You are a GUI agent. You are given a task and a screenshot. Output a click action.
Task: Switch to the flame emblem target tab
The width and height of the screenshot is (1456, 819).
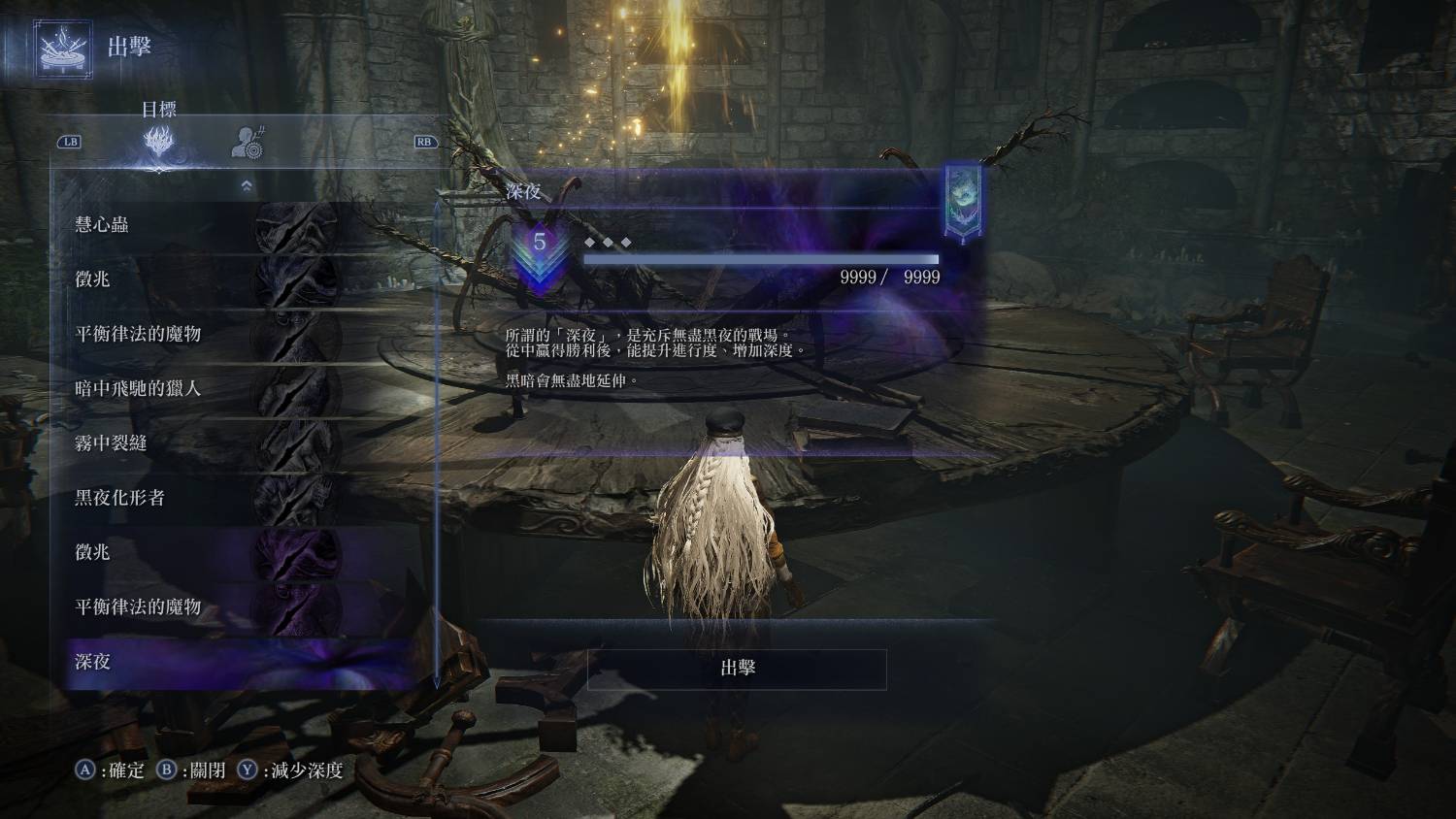(x=159, y=143)
